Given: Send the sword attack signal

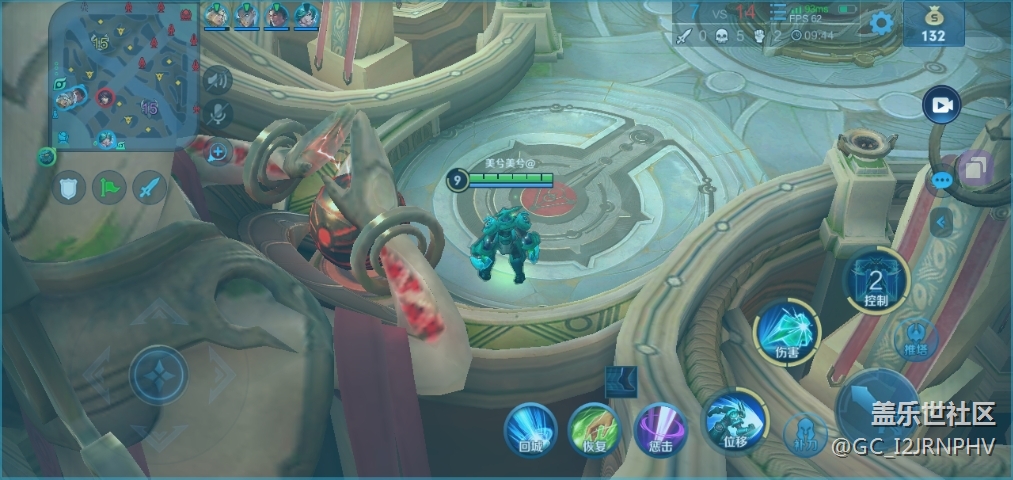Looking at the screenshot, I should [x=149, y=188].
